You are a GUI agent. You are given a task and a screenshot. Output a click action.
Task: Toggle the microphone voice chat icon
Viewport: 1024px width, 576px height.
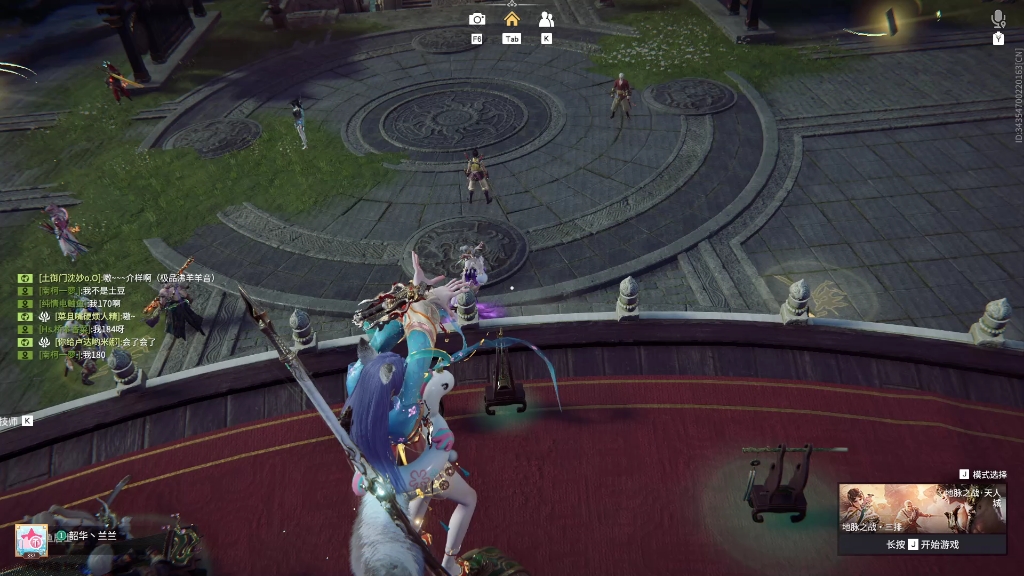pos(997,18)
